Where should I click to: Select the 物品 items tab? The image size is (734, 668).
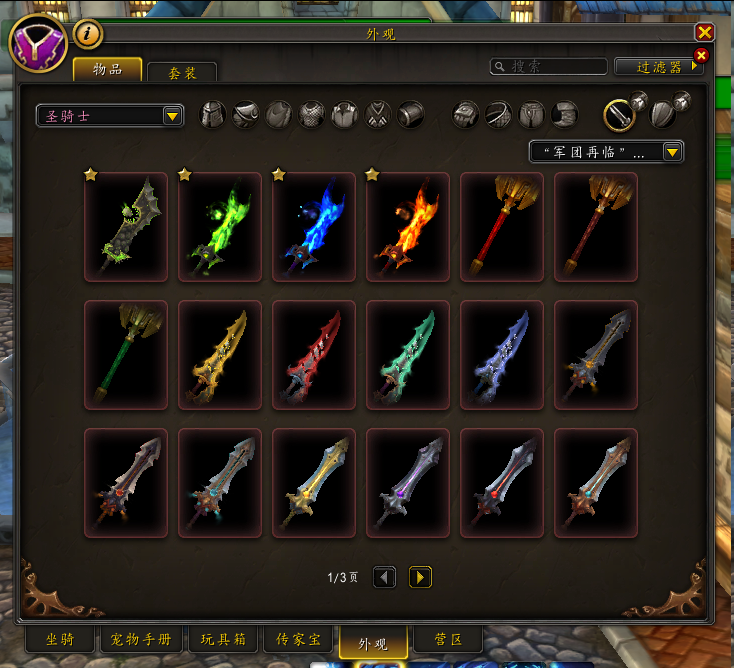pyautogui.click(x=107, y=69)
